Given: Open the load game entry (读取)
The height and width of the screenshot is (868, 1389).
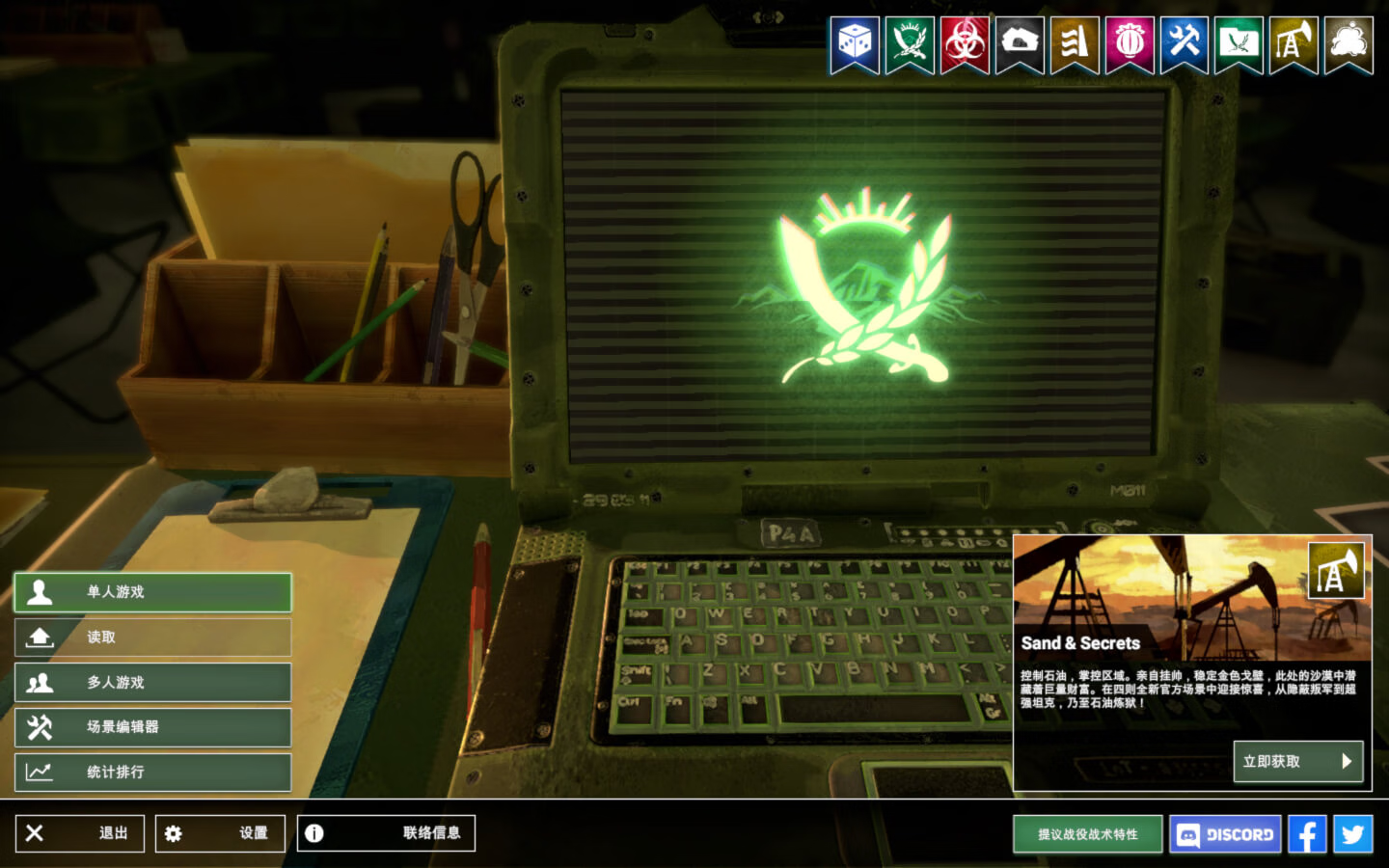Looking at the screenshot, I should [x=152, y=637].
